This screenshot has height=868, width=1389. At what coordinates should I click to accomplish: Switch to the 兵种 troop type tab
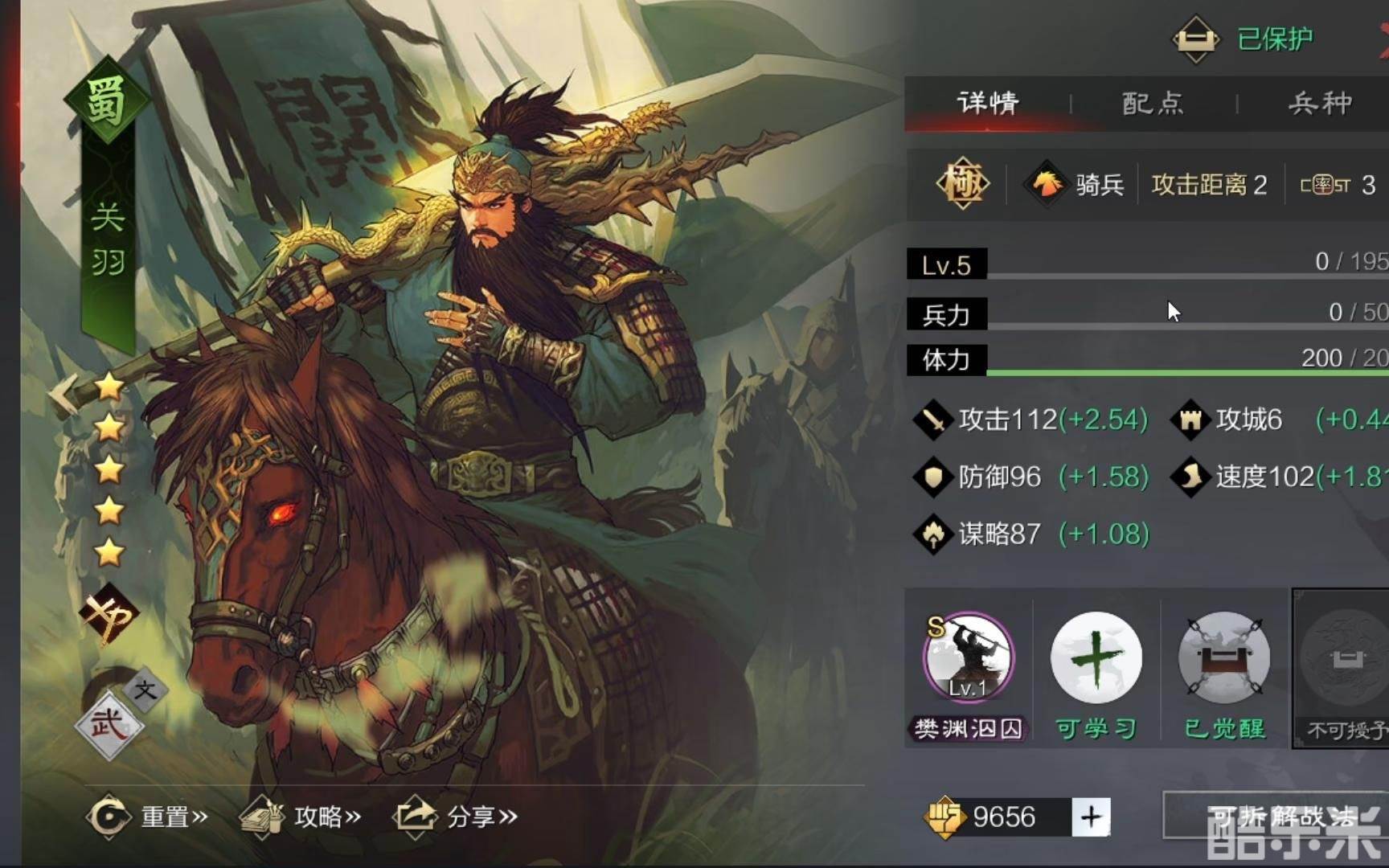tap(1319, 103)
